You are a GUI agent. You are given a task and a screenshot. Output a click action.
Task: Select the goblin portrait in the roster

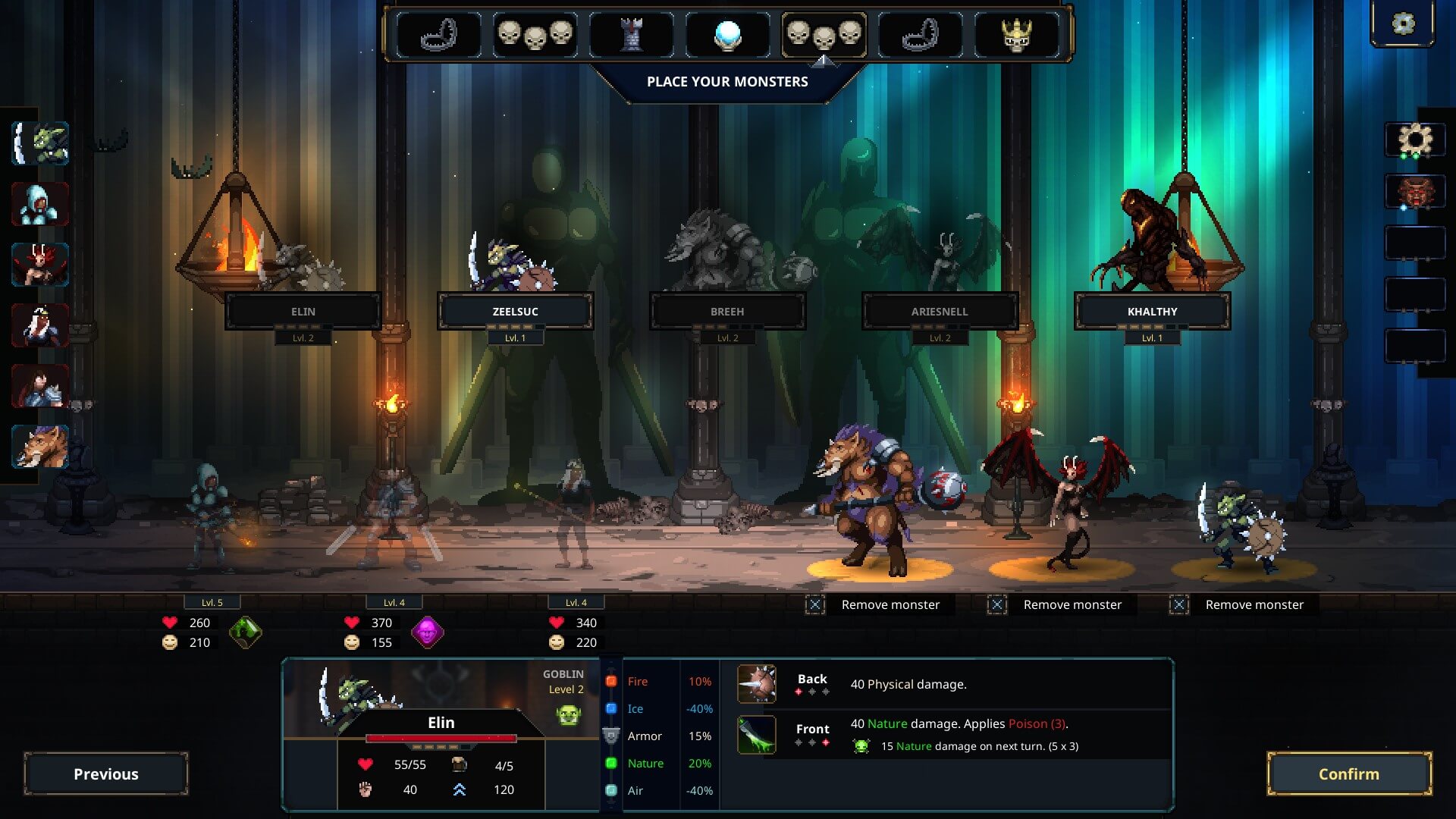(41, 143)
